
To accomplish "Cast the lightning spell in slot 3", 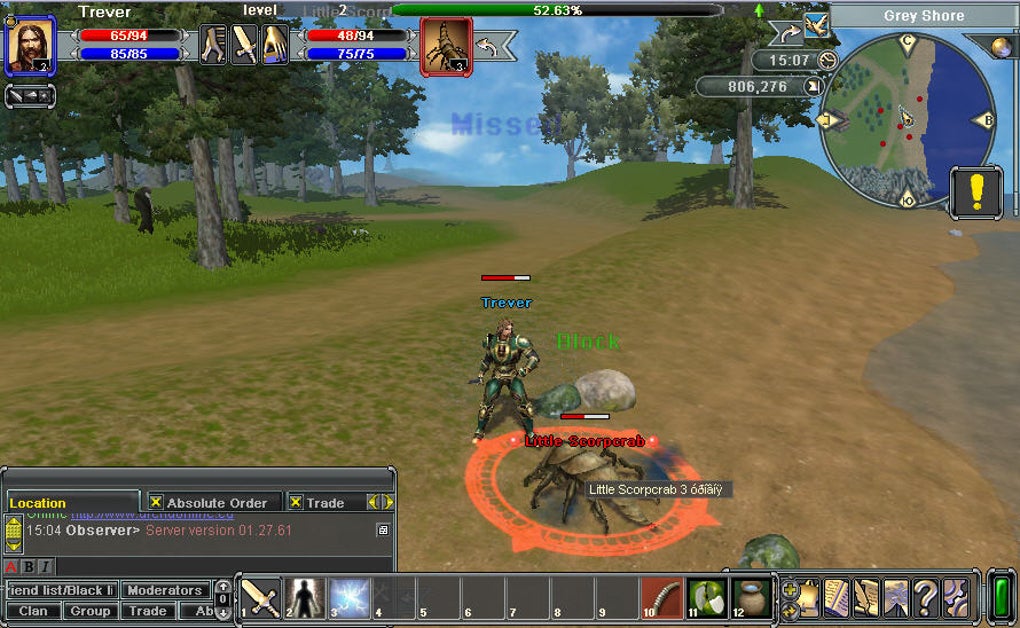I will click(350, 598).
